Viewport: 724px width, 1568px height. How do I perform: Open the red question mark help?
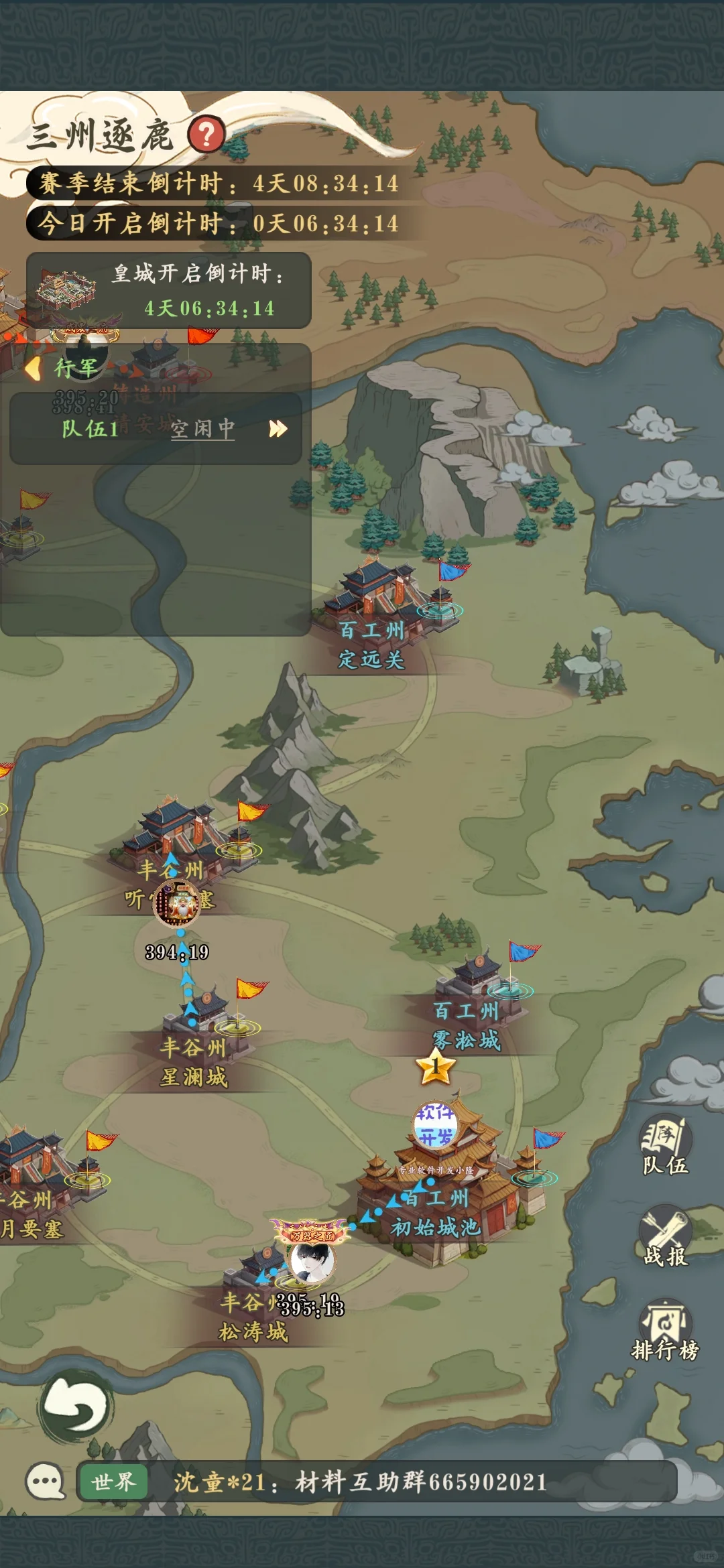pos(206,135)
